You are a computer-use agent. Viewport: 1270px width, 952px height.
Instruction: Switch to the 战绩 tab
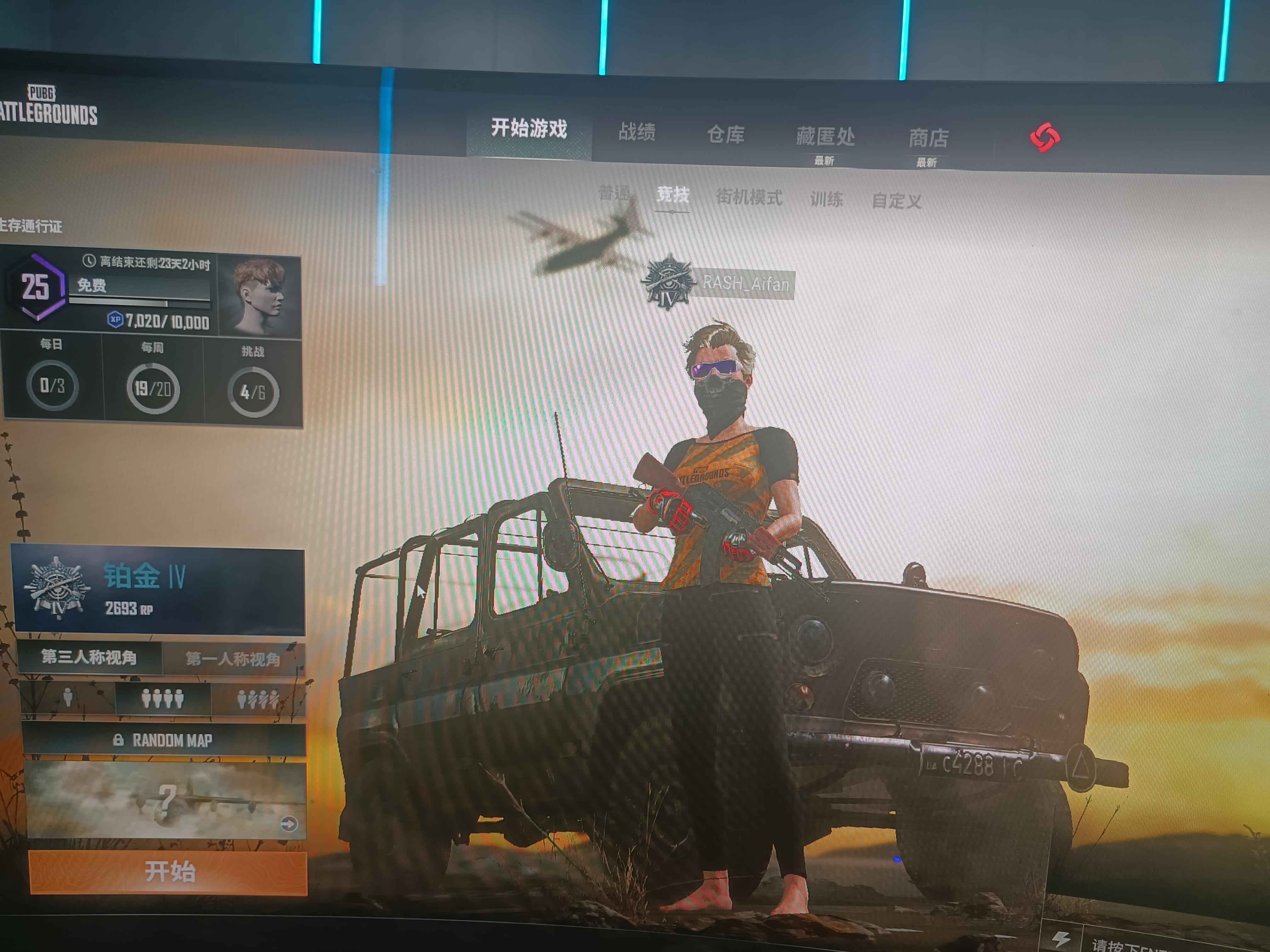coord(637,133)
